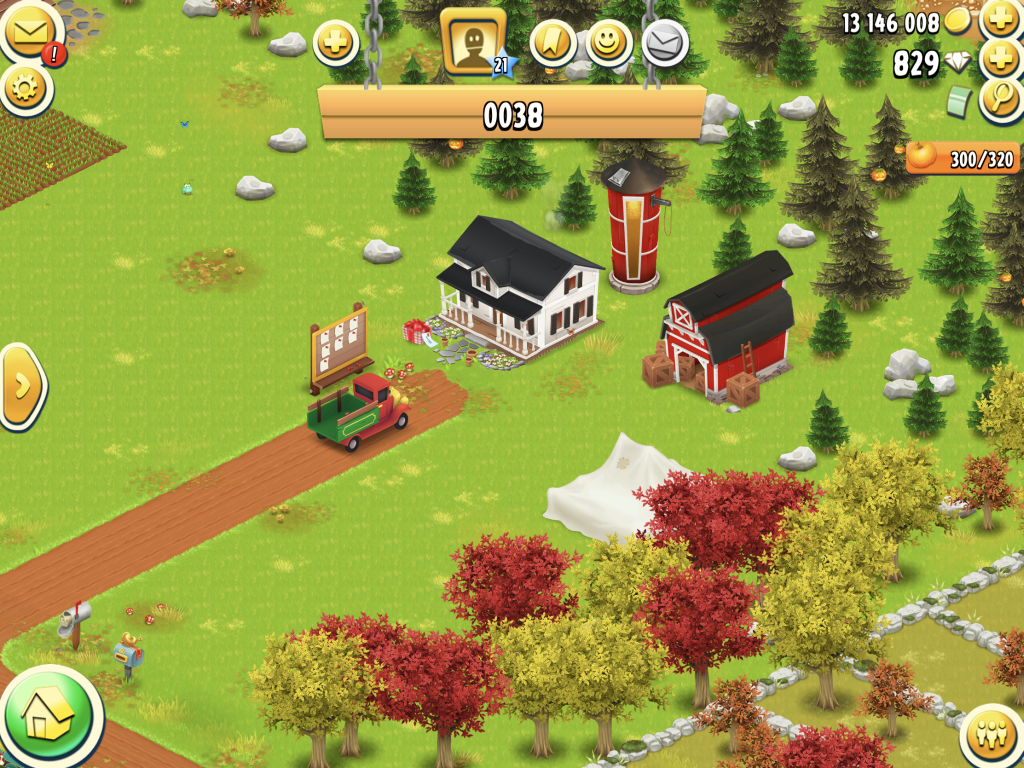Open the magnifying glass search button
Viewport: 1024px width, 768px height.
1000,100
